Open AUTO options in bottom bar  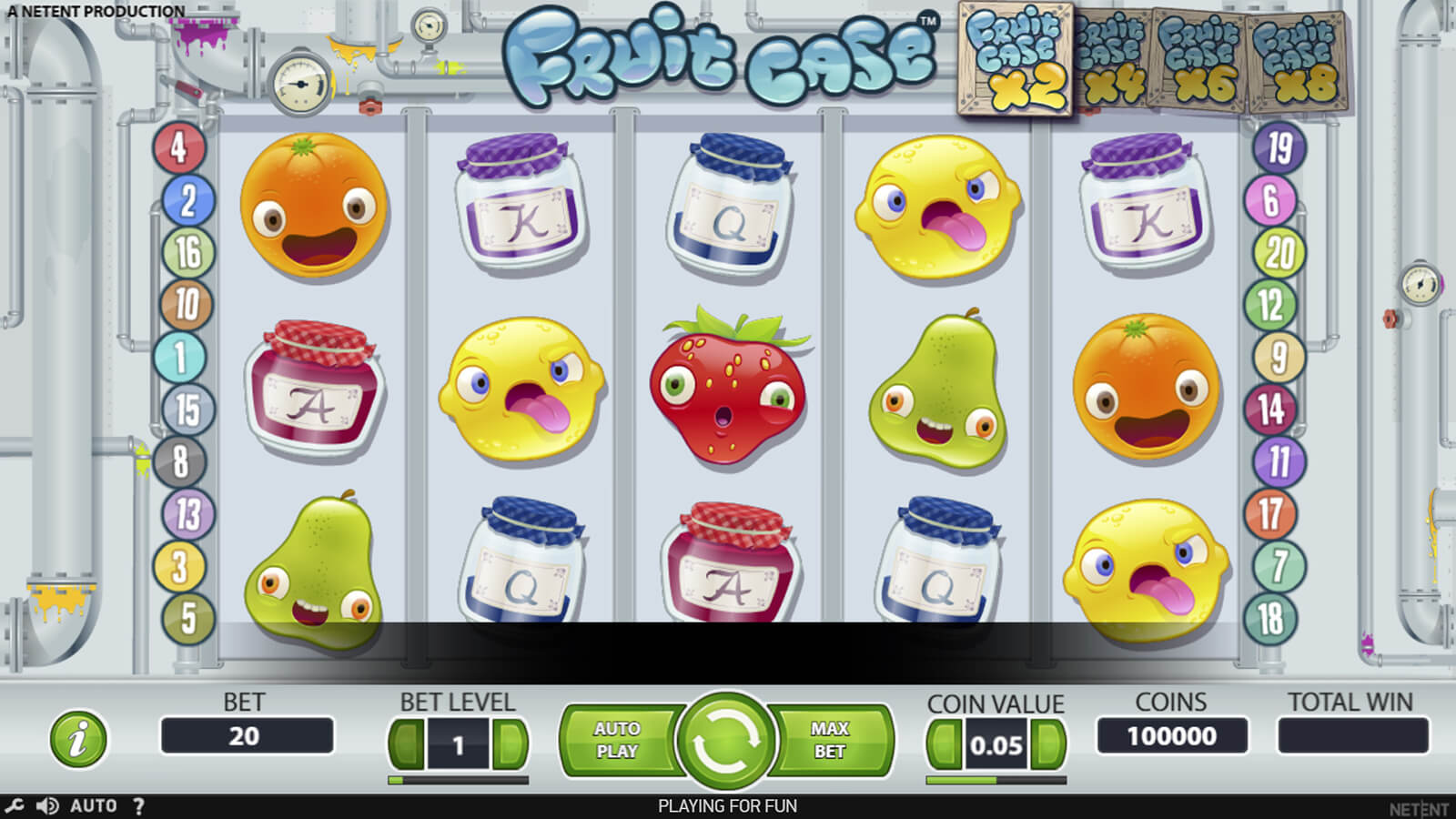click(x=94, y=806)
